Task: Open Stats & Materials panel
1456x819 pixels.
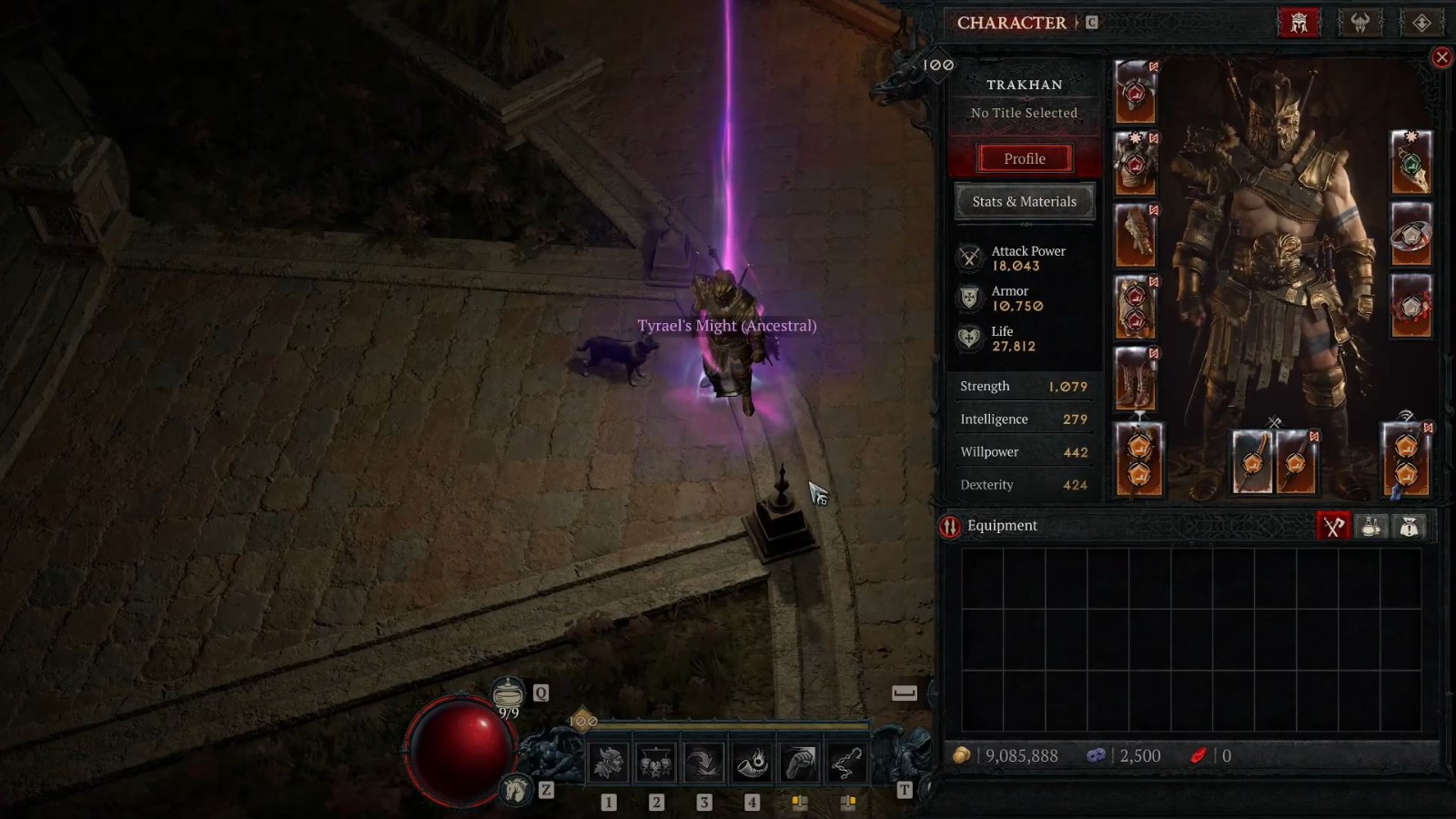Action: (x=1024, y=201)
